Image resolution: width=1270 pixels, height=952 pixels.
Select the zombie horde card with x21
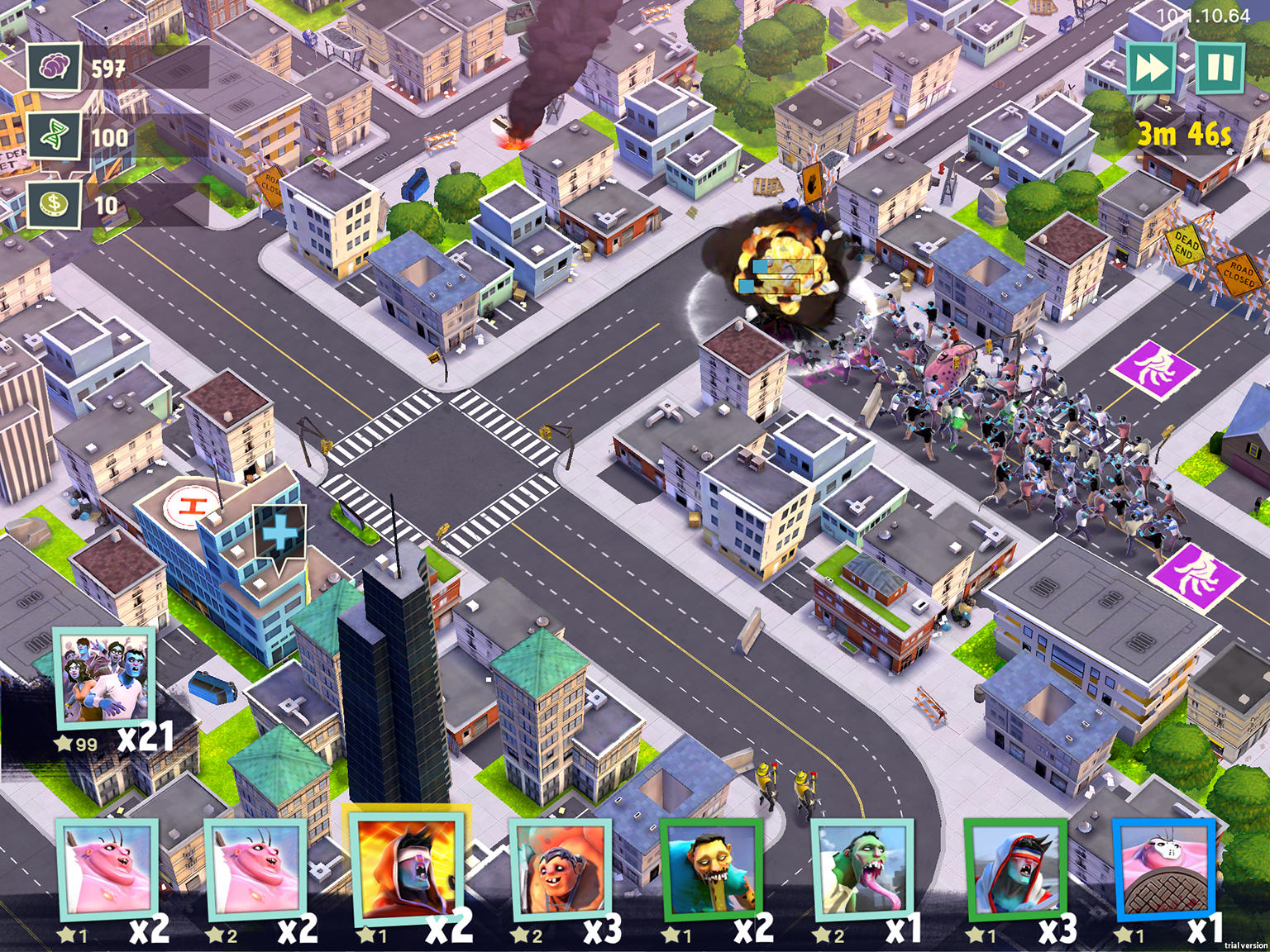pos(105,677)
